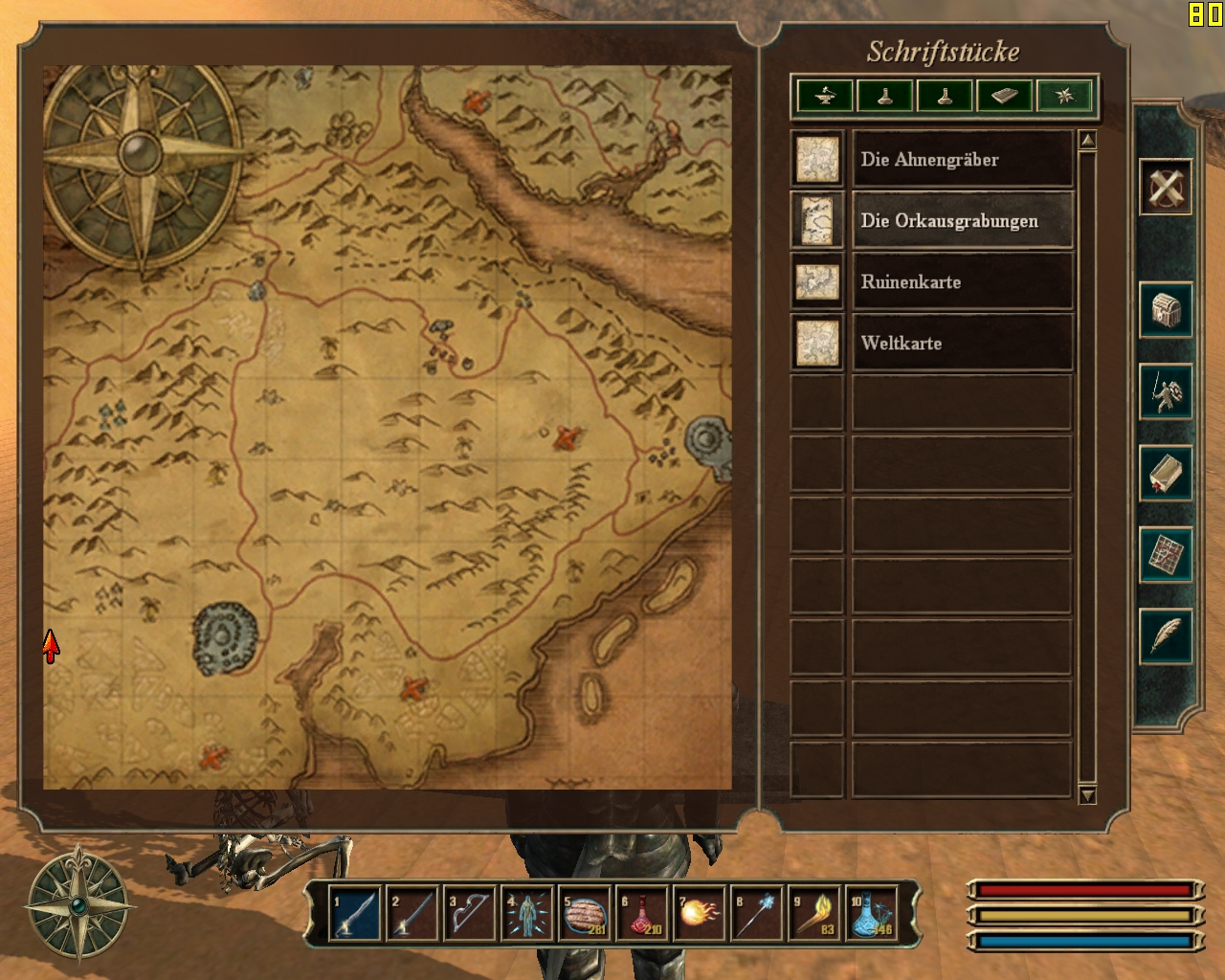Open the map panel icon
1225x980 pixels.
tap(1166, 554)
